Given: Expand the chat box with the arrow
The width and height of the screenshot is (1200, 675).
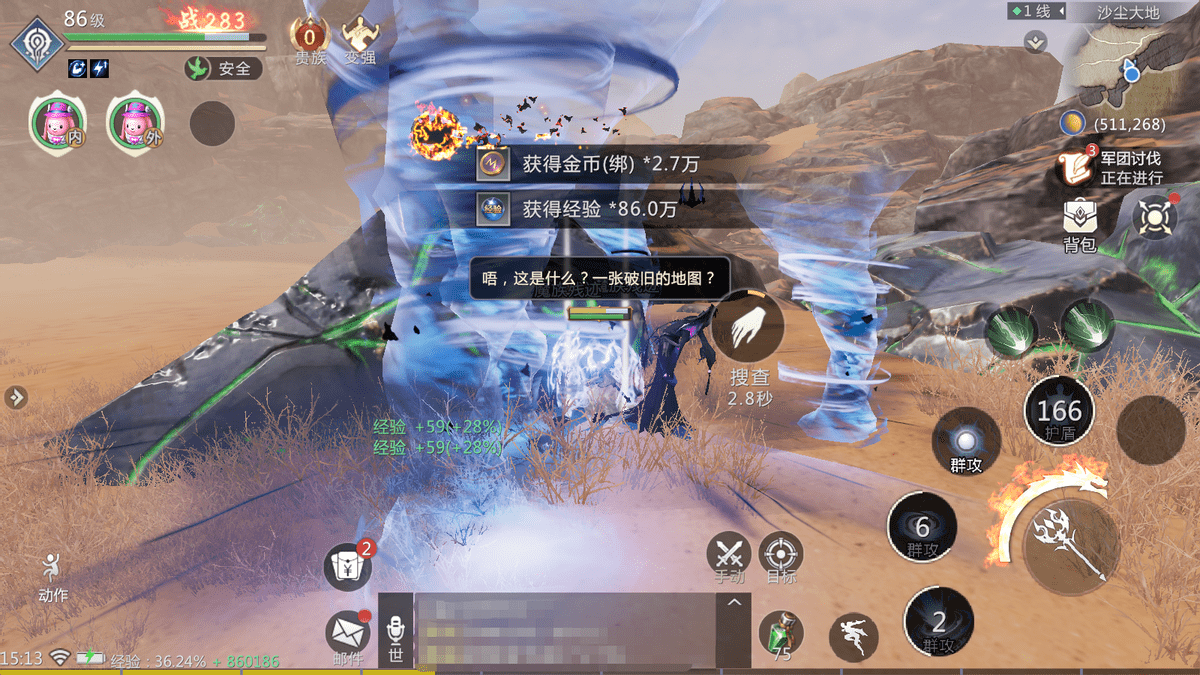Looking at the screenshot, I should point(735,603).
